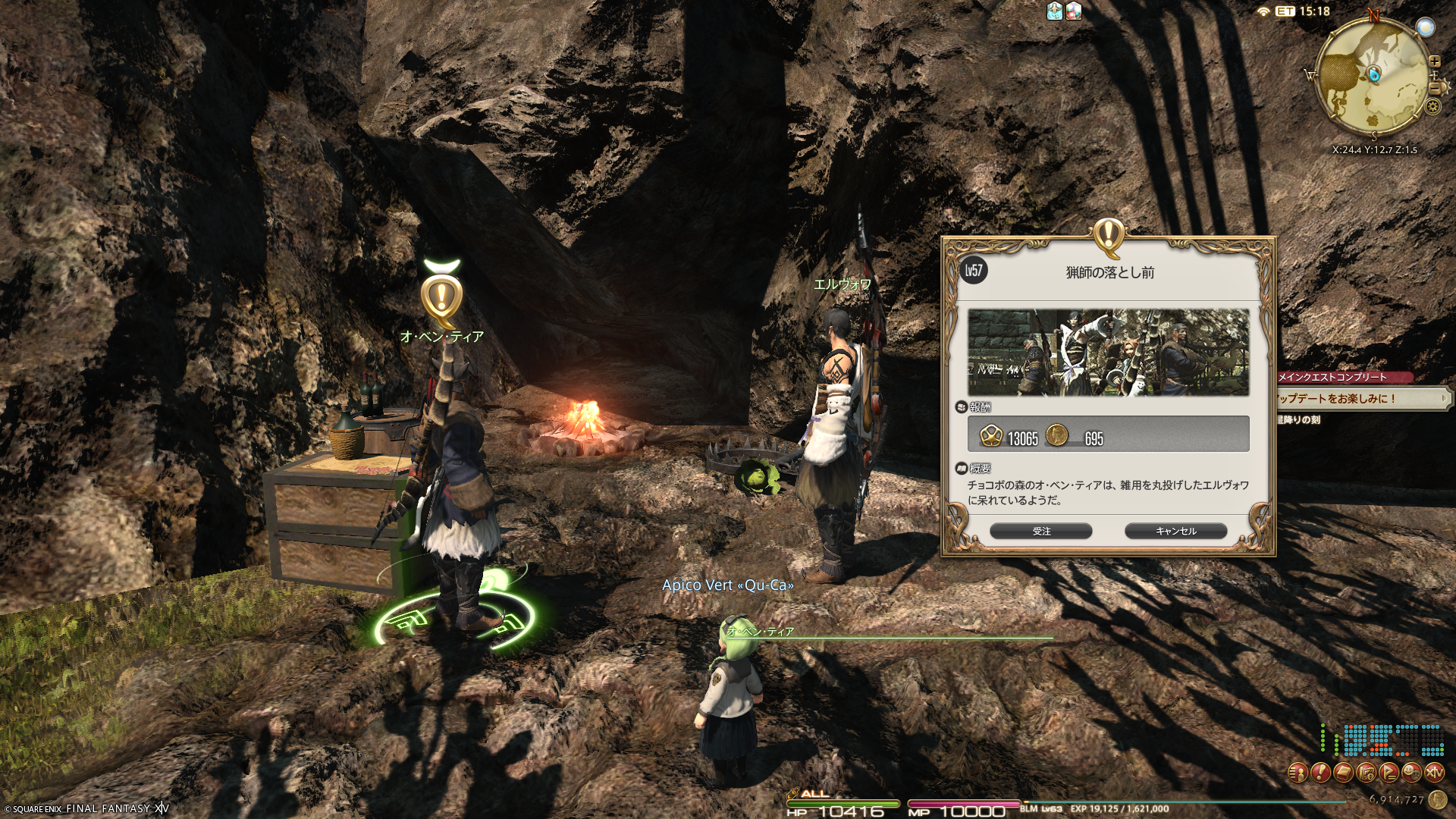Open the social smiley-faces menu

[1411, 773]
